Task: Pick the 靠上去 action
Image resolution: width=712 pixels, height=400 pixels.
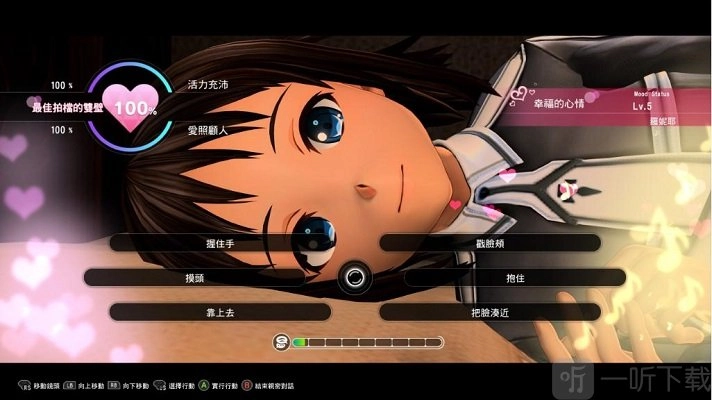Action: pyautogui.click(x=219, y=312)
